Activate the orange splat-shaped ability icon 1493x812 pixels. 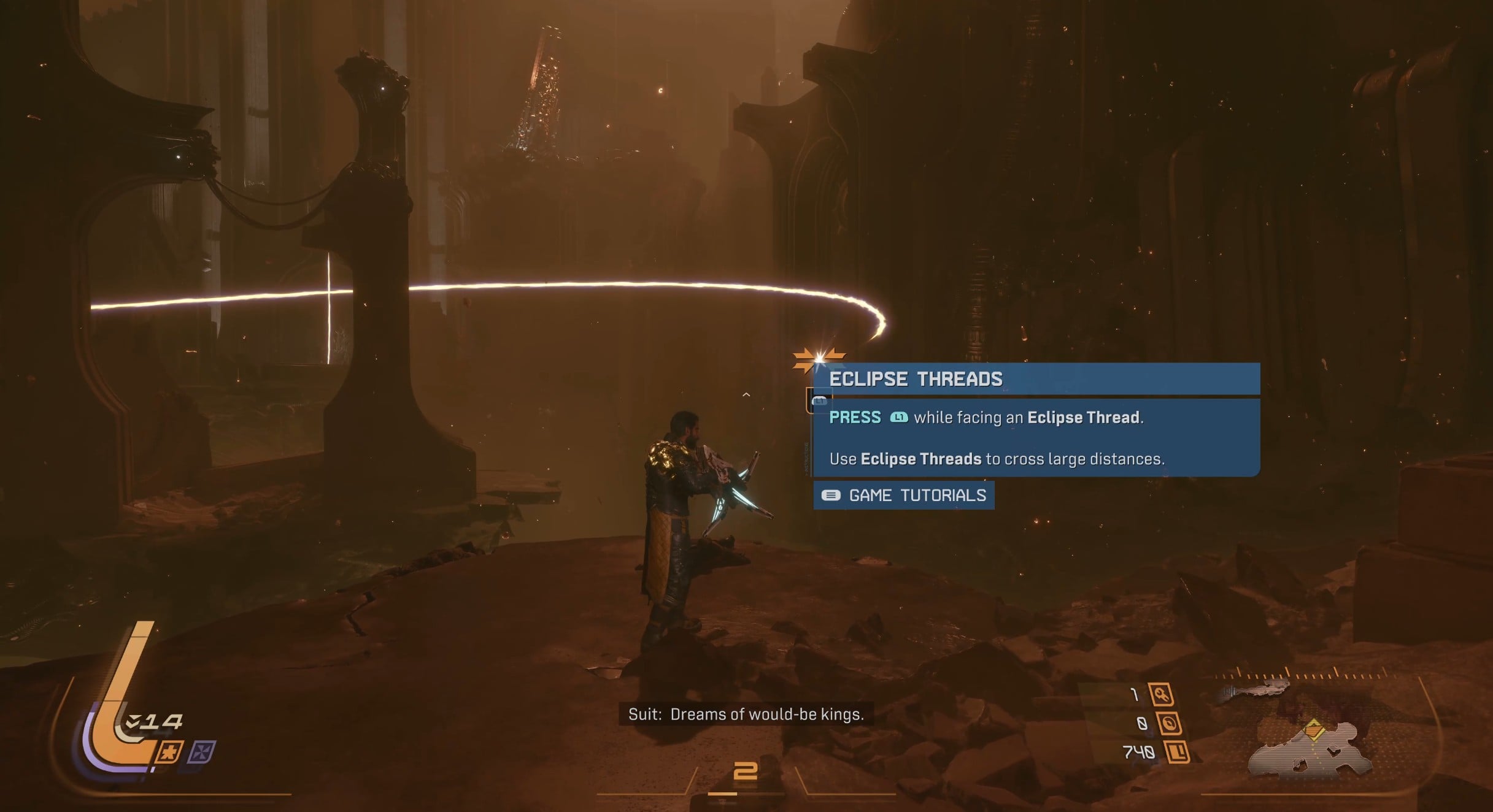[x=168, y=752]
